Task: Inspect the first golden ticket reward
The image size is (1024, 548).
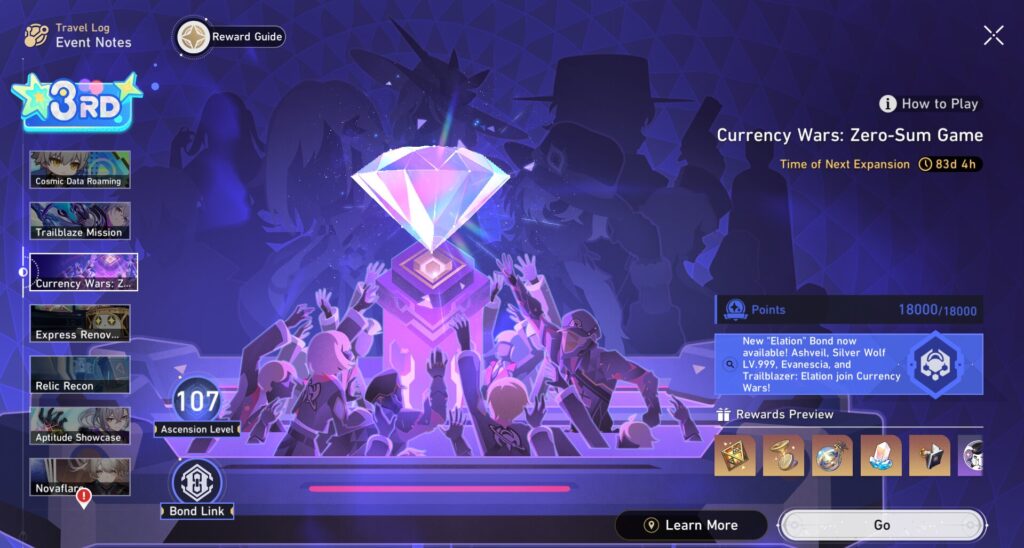Action: point(735,456)
